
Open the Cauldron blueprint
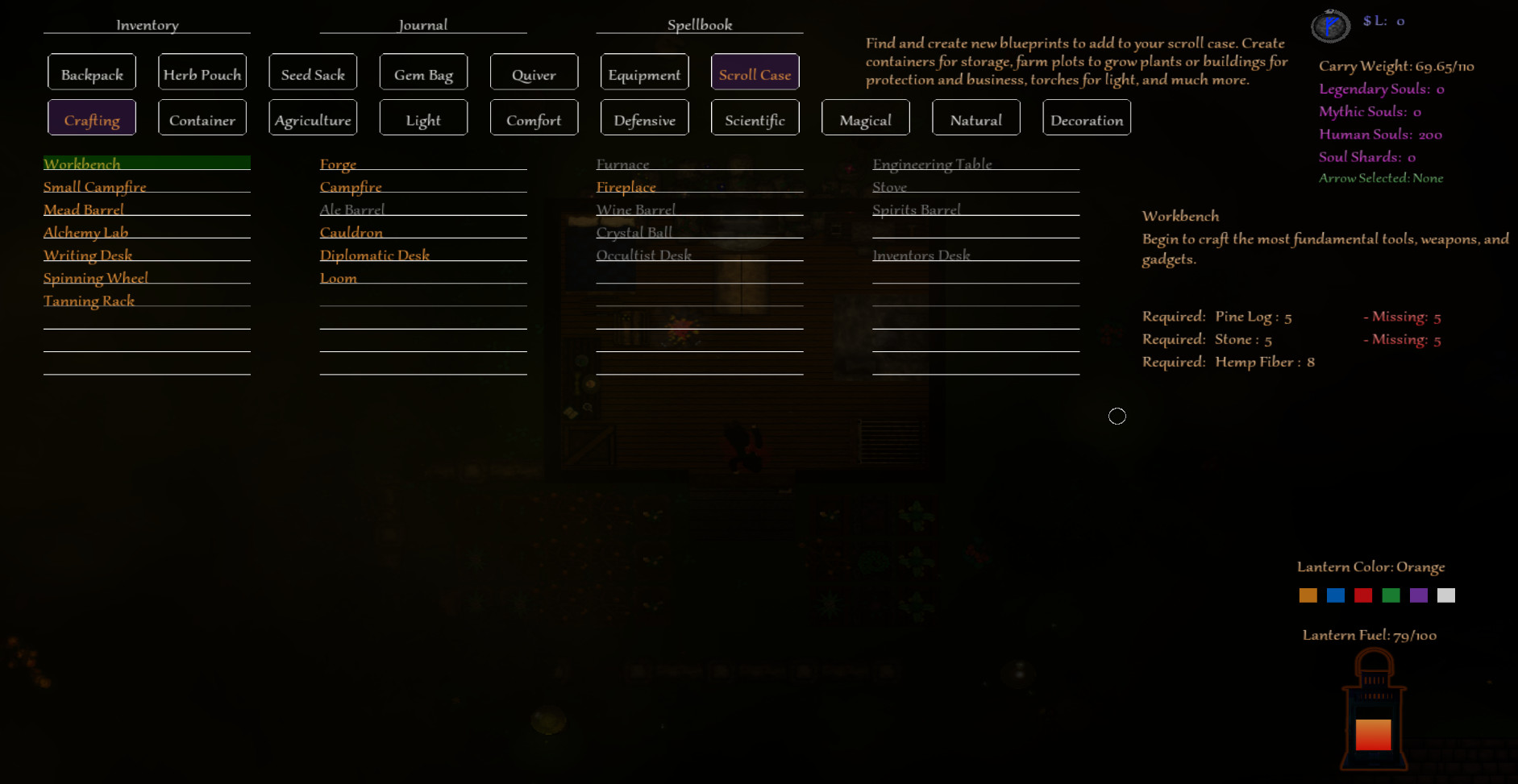click(352, 232)
